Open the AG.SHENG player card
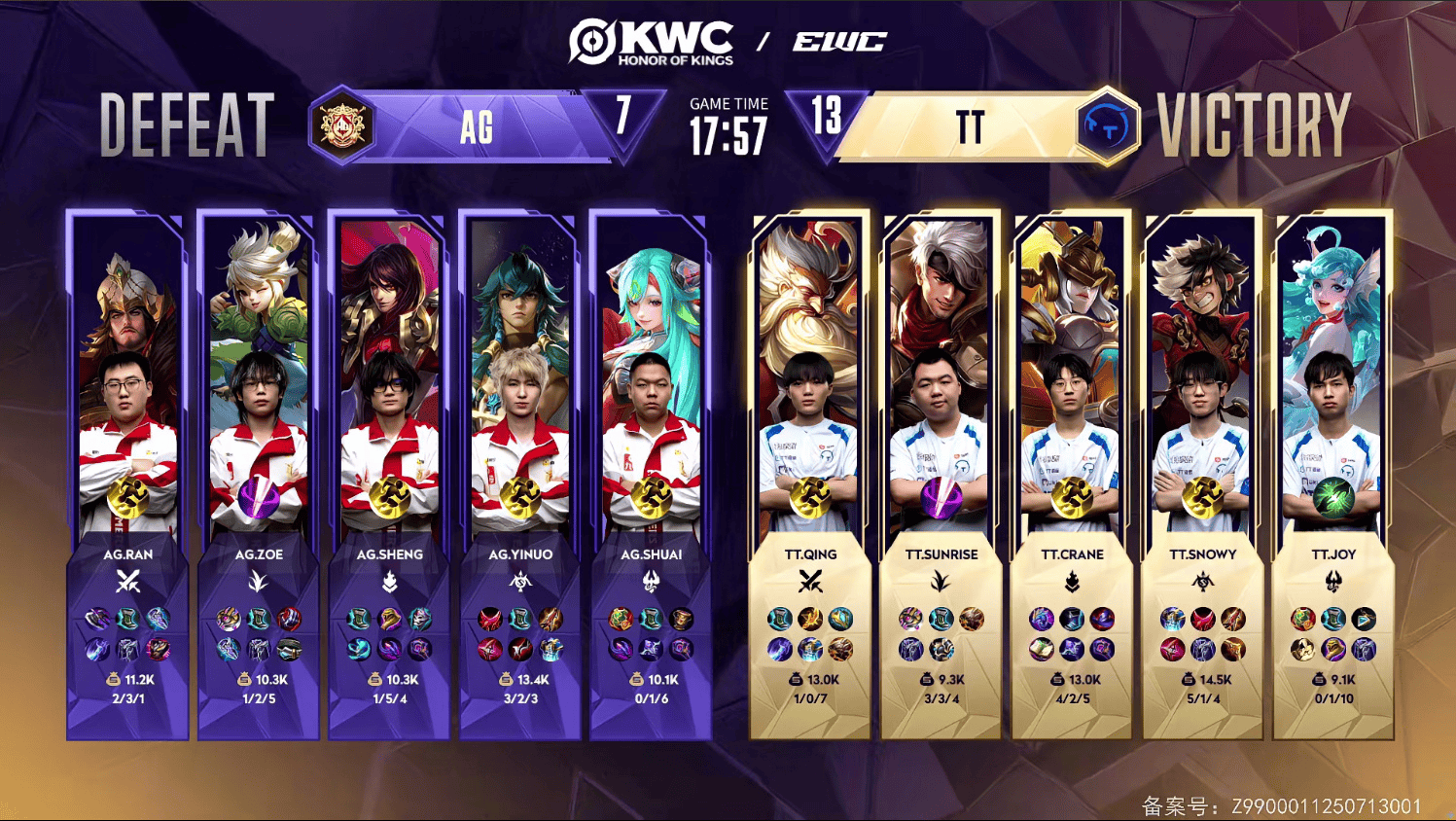 click(x=389, y=475)
